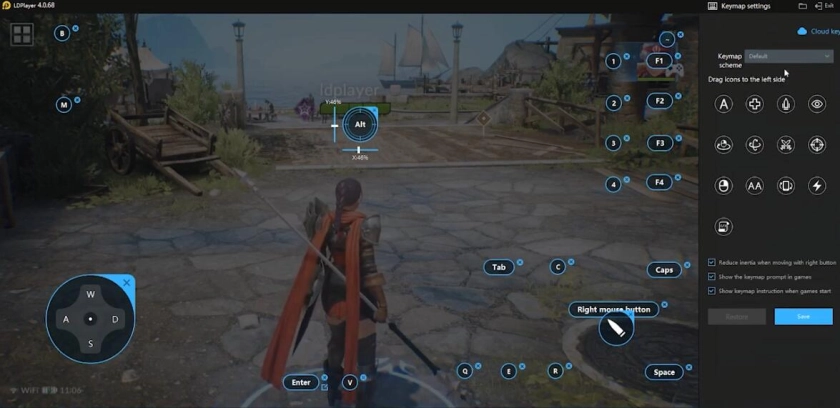Open the four-square grid menu icon

coord(22,36)
